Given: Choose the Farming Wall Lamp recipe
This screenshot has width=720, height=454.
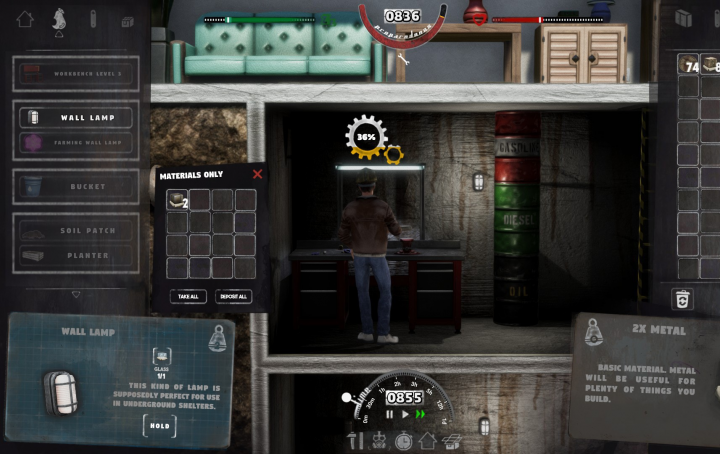Looking at the screenshot, I should (76, 144).
